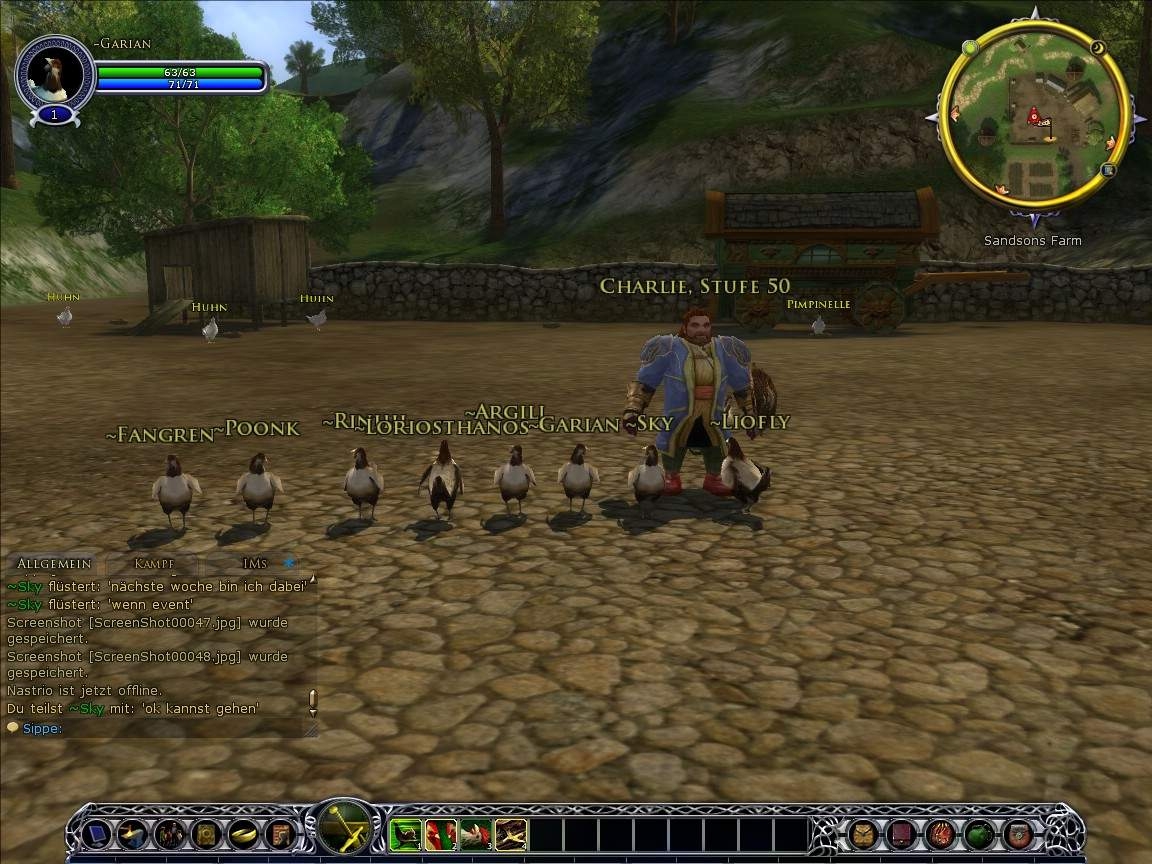Click the green pouch icon
Image resolution: width=1152 pixels, height=864 pixels.
(x=979, y=834)
